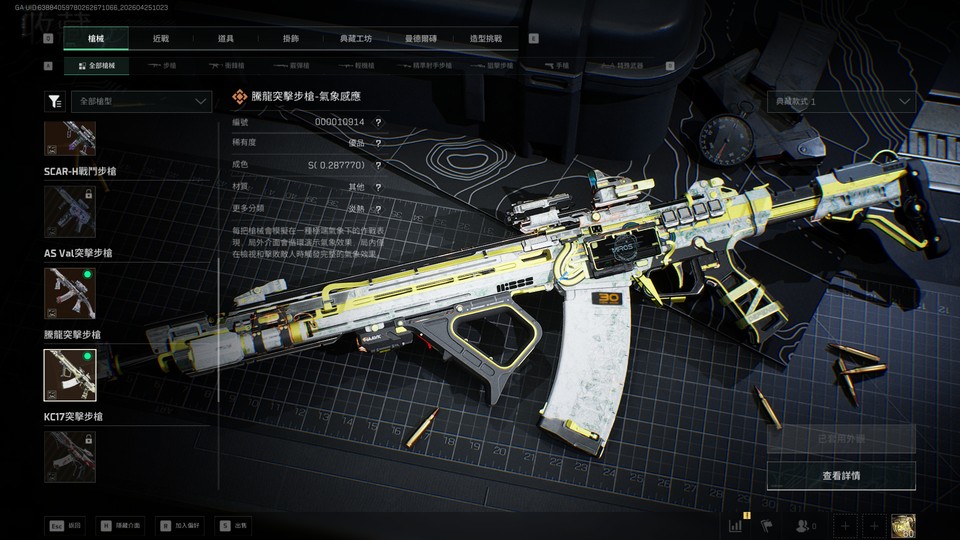
Task: Open the 道具 items tab
Action: click(x=226, y=38)
